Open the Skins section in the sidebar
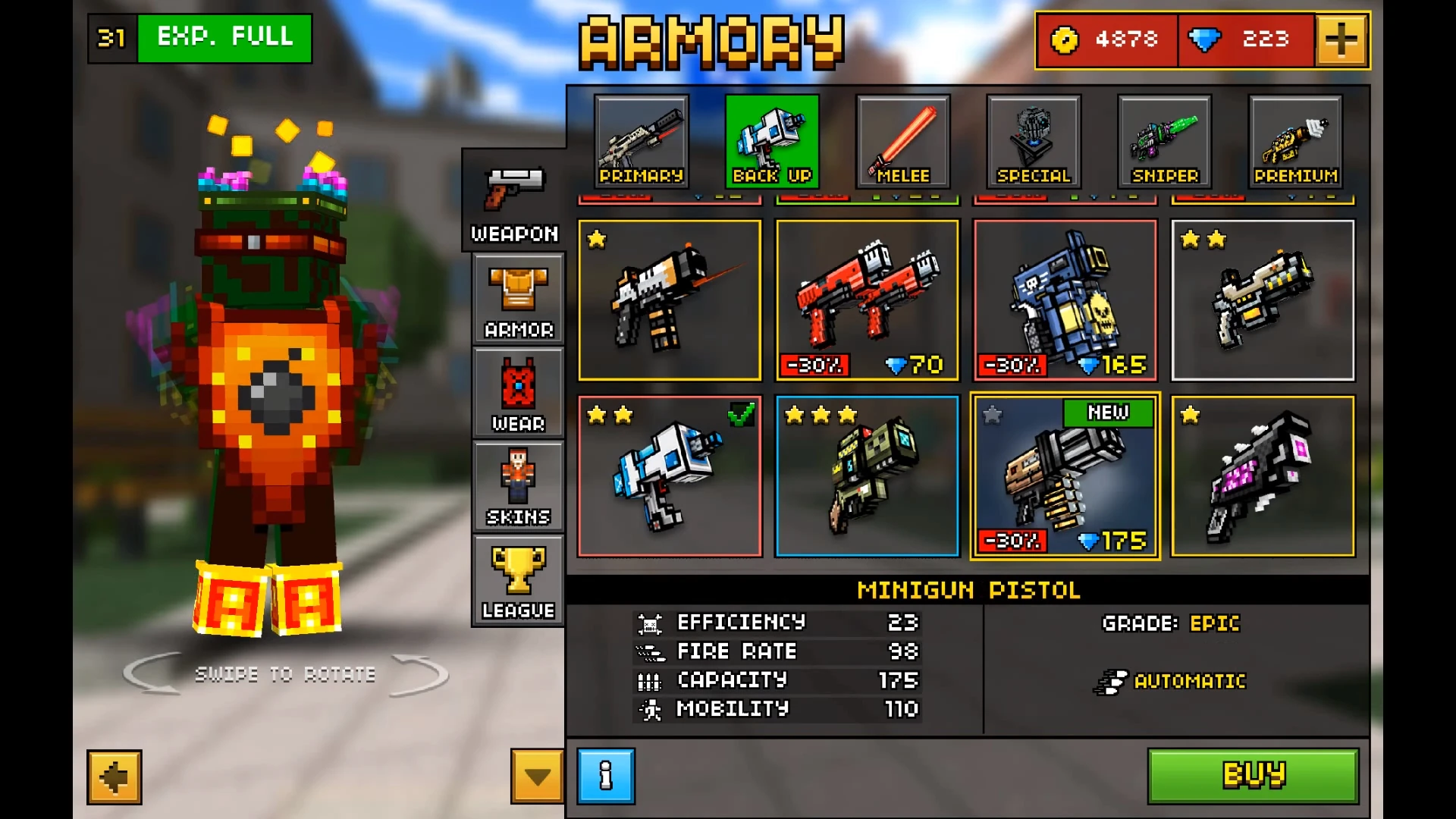 (x=517, y=487)
